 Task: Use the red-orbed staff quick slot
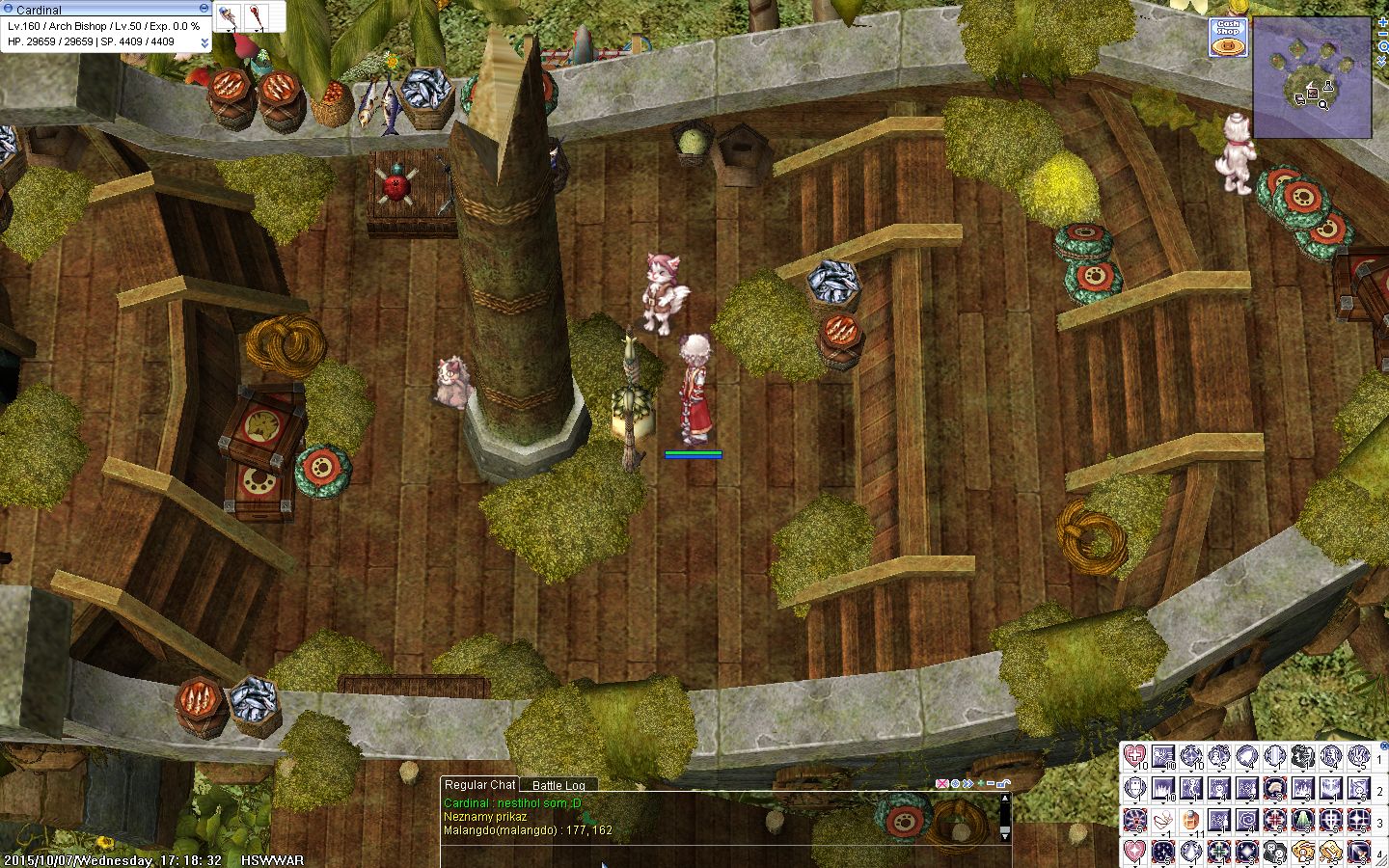coord(258,16)
